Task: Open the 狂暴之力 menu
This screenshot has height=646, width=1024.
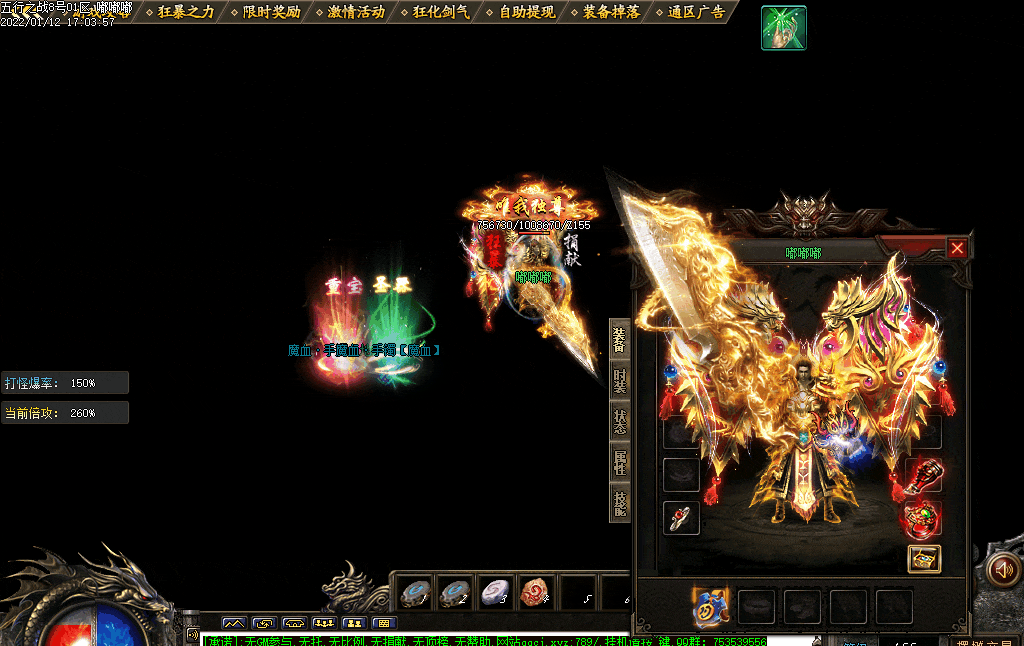Action: point(186,12)
